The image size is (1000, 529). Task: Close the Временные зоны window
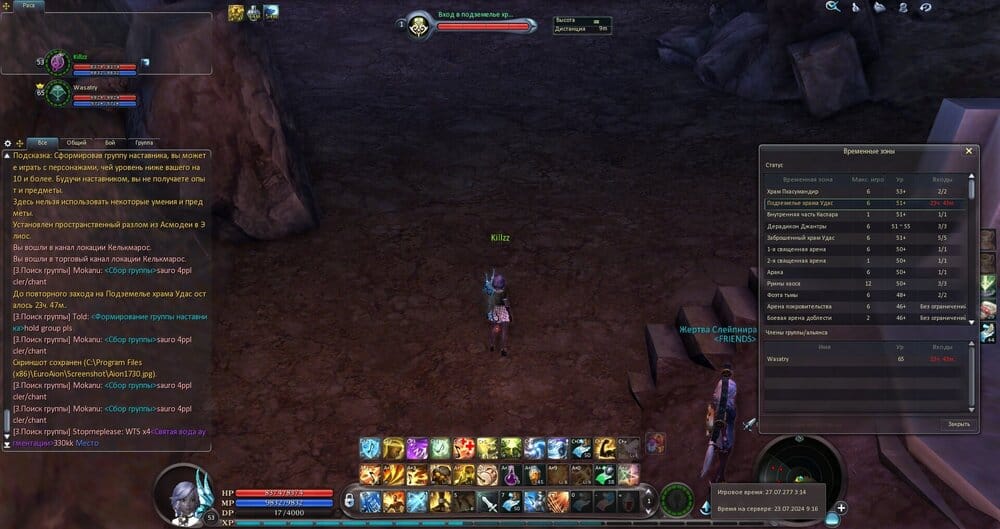click(x=968, y=151)
